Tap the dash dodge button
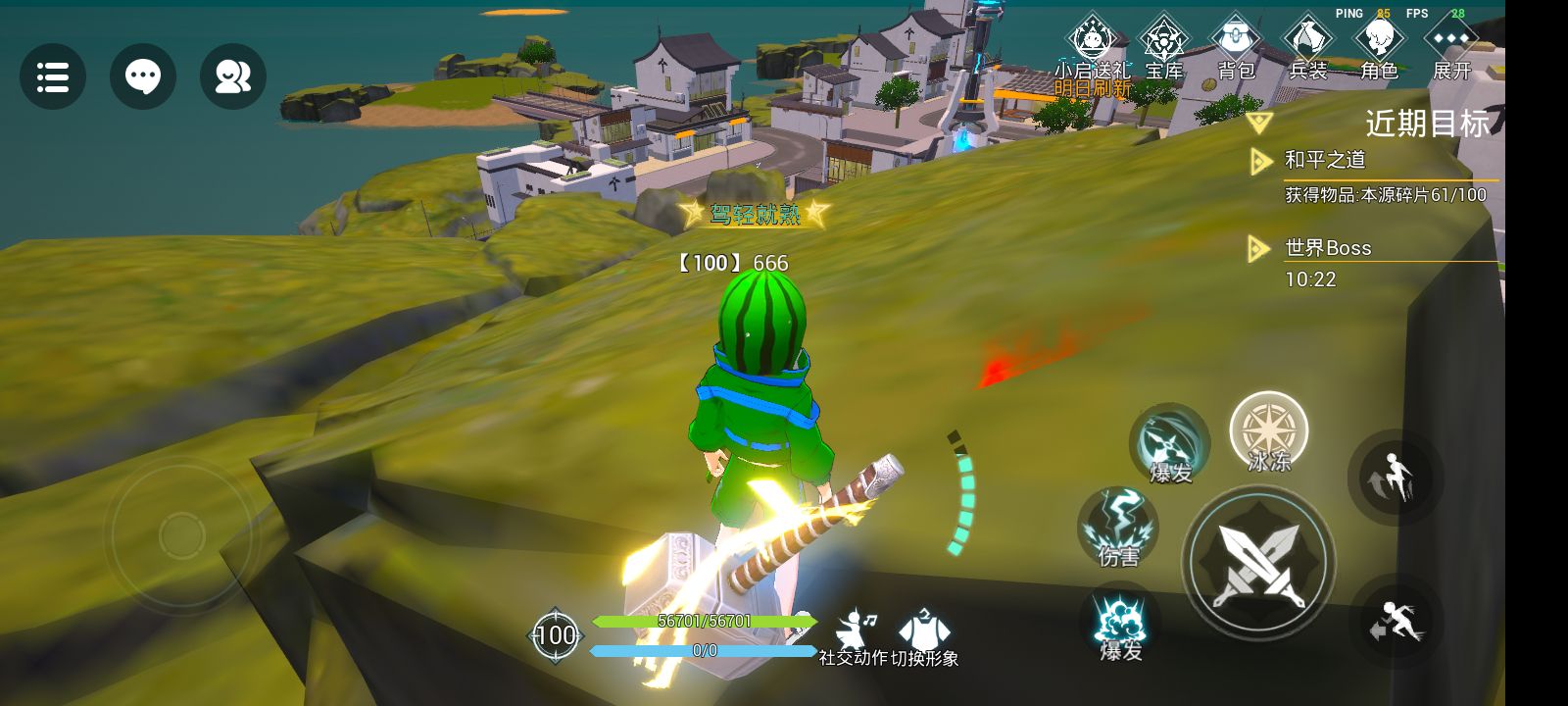Screen dimensions: 1568x706 coord(1396,622)
